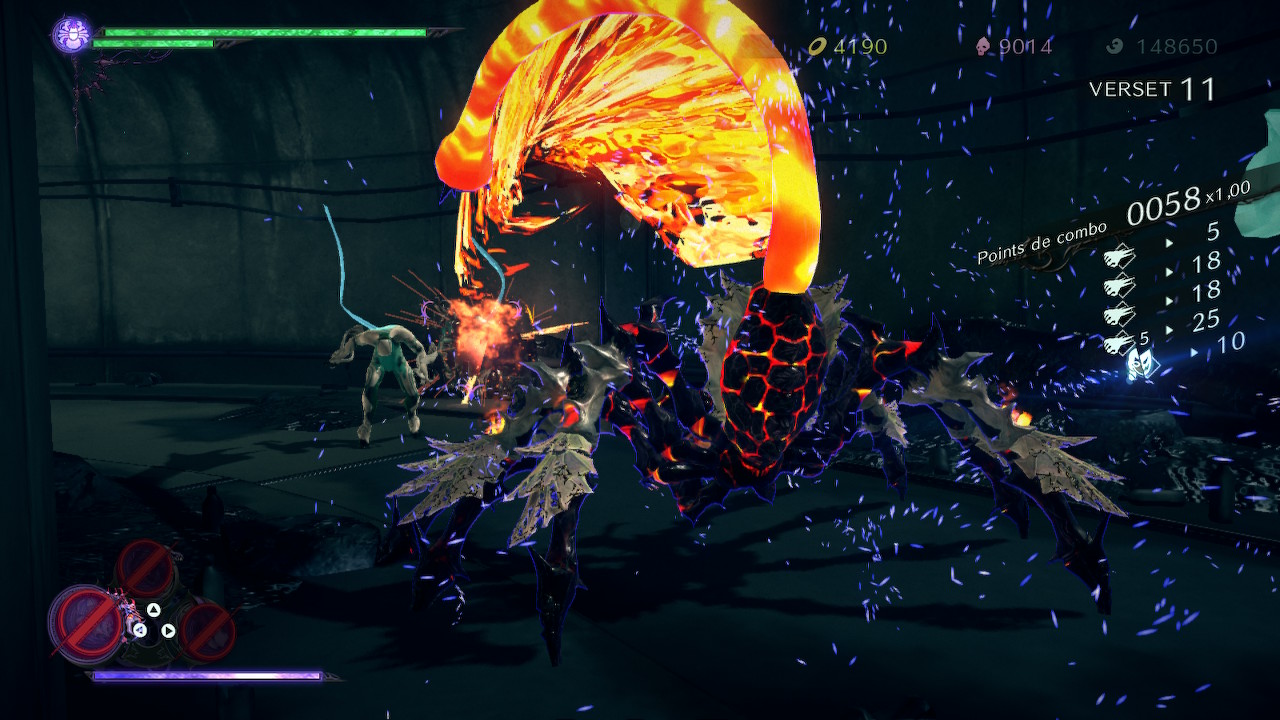Choose the disabled demon slot above the up arrow
1280x720 pixels.
point(146,569)
